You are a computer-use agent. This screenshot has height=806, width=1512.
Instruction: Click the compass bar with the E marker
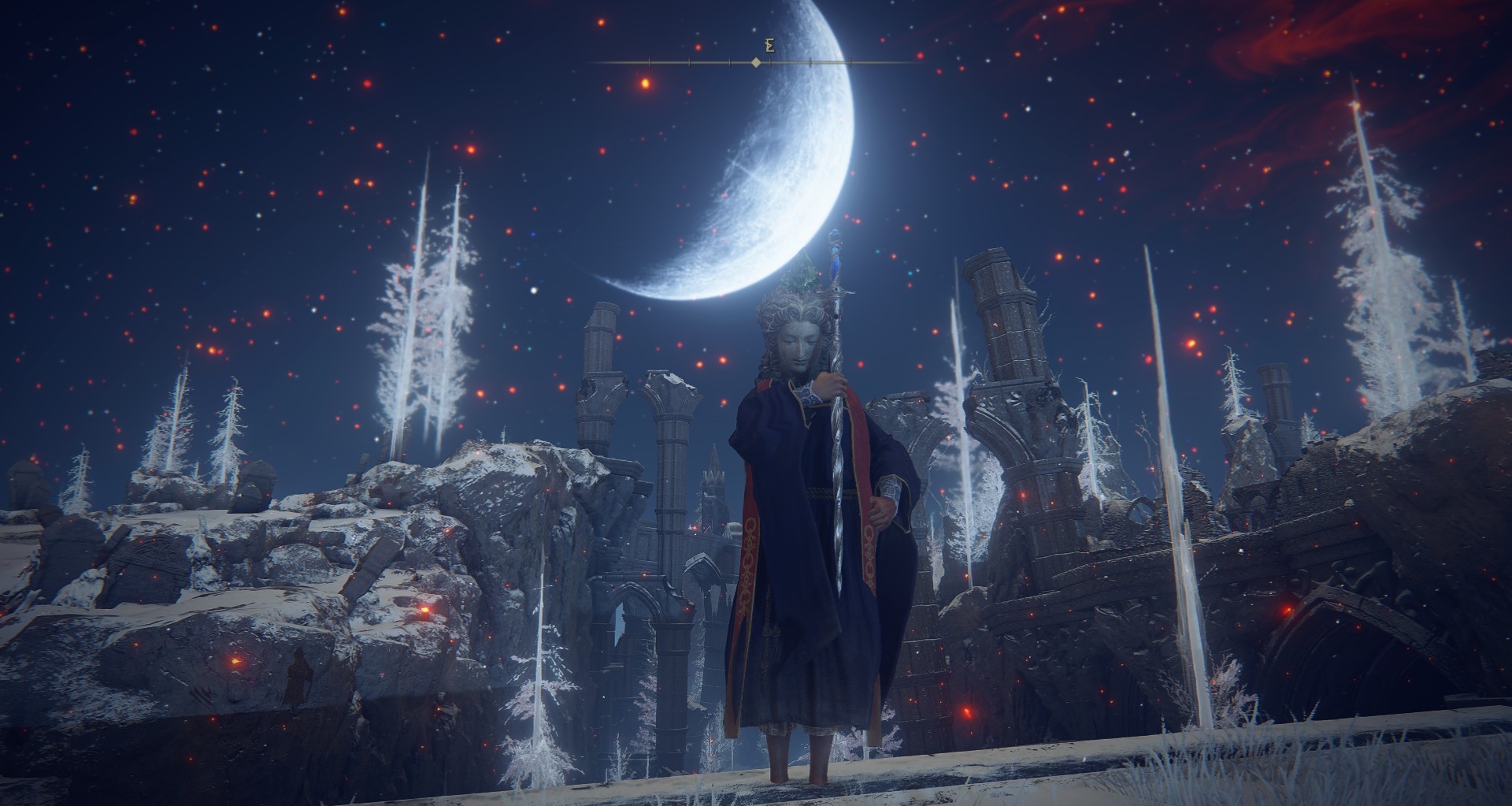point(756,61)
